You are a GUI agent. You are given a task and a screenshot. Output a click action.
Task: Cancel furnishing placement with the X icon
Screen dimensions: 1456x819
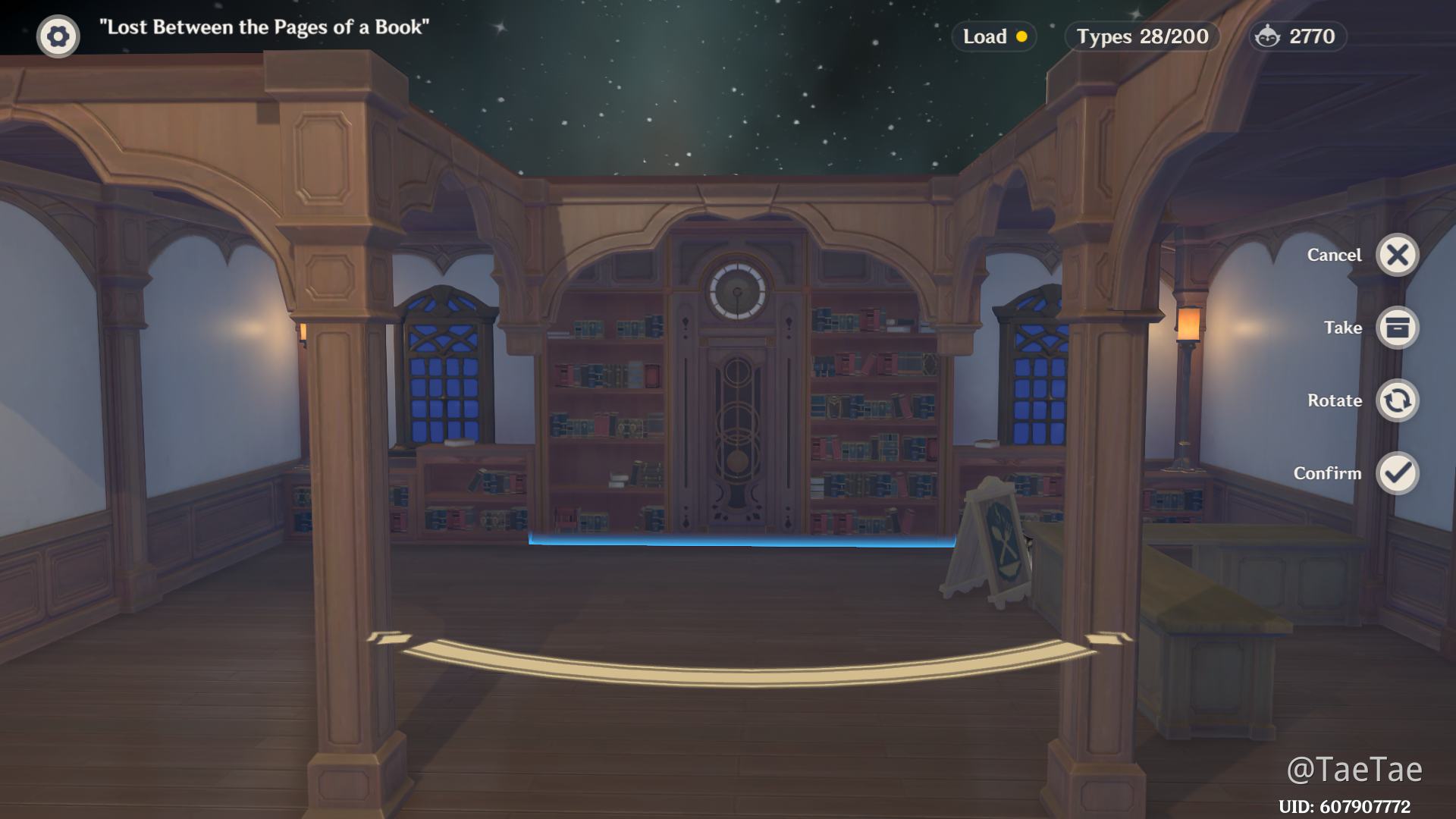1398,255
